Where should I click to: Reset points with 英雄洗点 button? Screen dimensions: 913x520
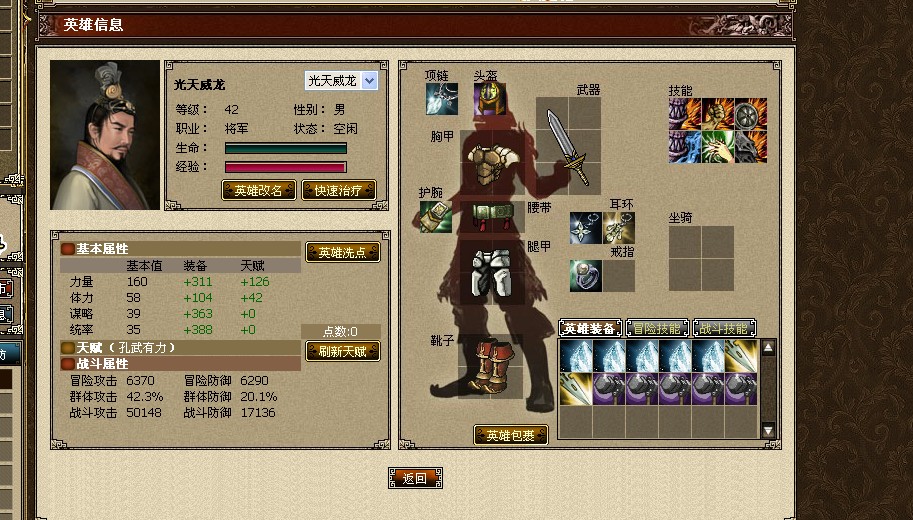tap(343, 252)
